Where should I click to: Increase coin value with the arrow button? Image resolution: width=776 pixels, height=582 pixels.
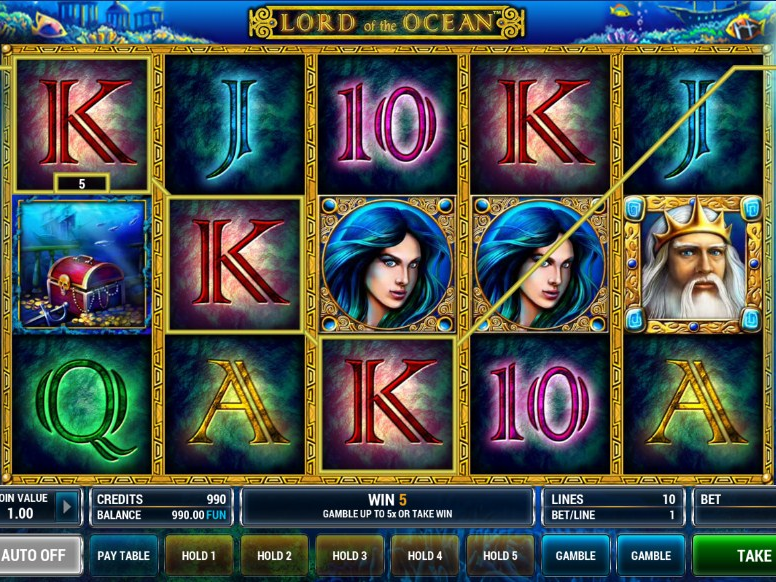point(67,506)
